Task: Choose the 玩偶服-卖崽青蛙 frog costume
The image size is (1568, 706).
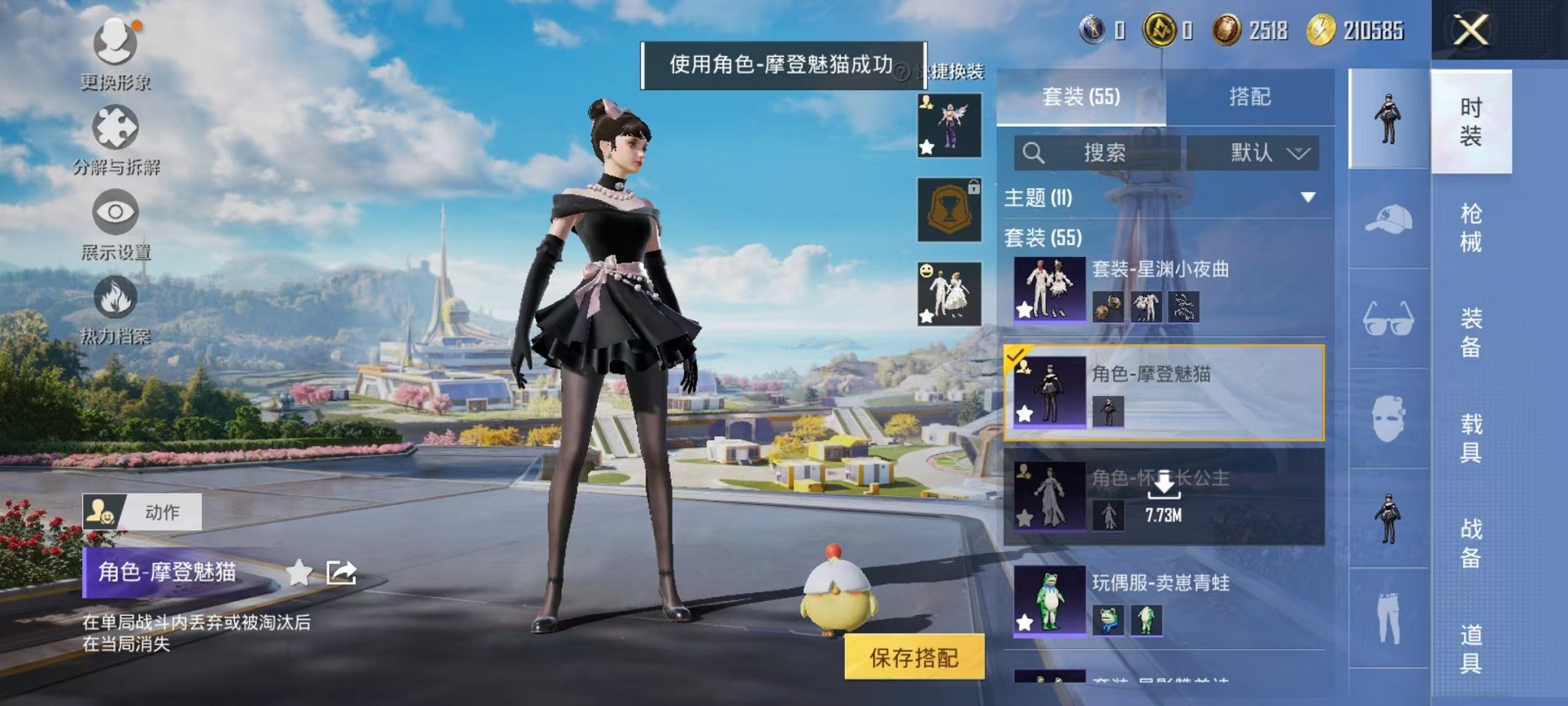Action: [1164, 601]
